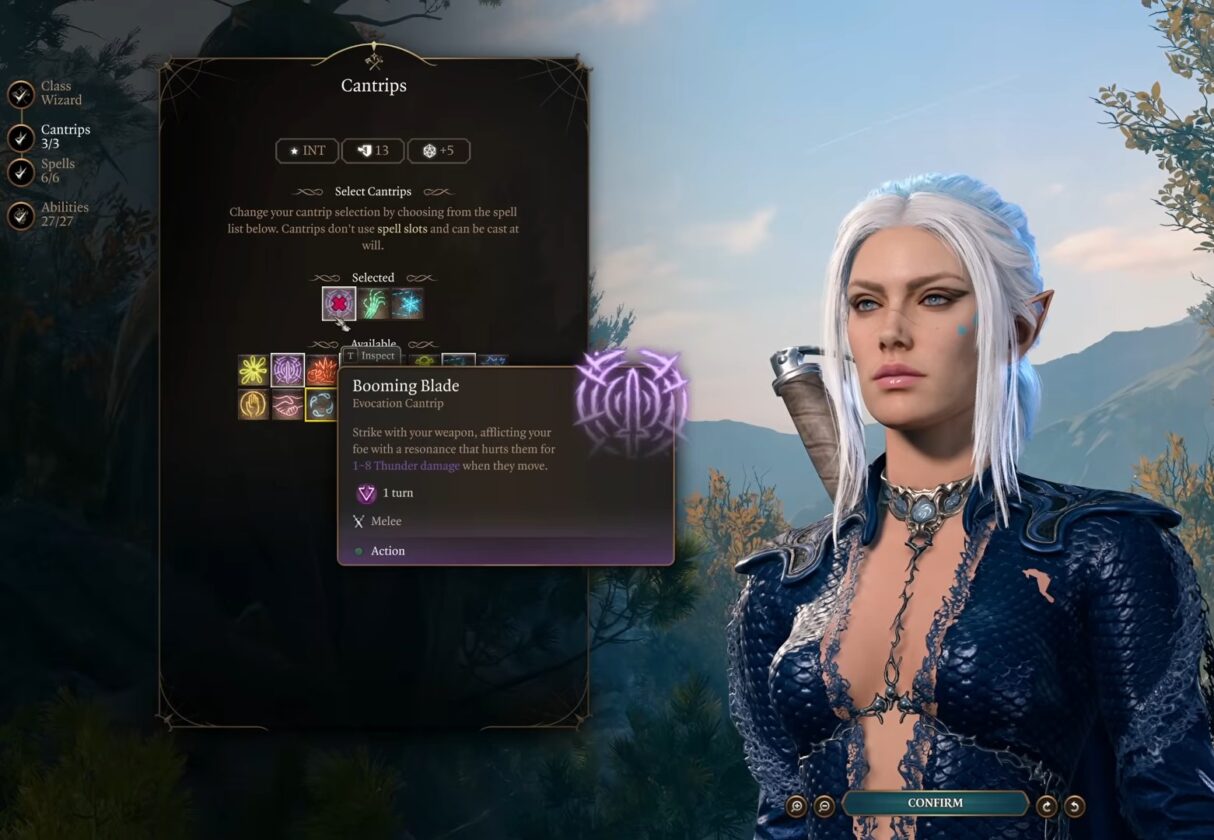This screenshot has width=1214, height=840.
Task: Select the golden raised hand cantrip
Action: click(x=253, y=404)
